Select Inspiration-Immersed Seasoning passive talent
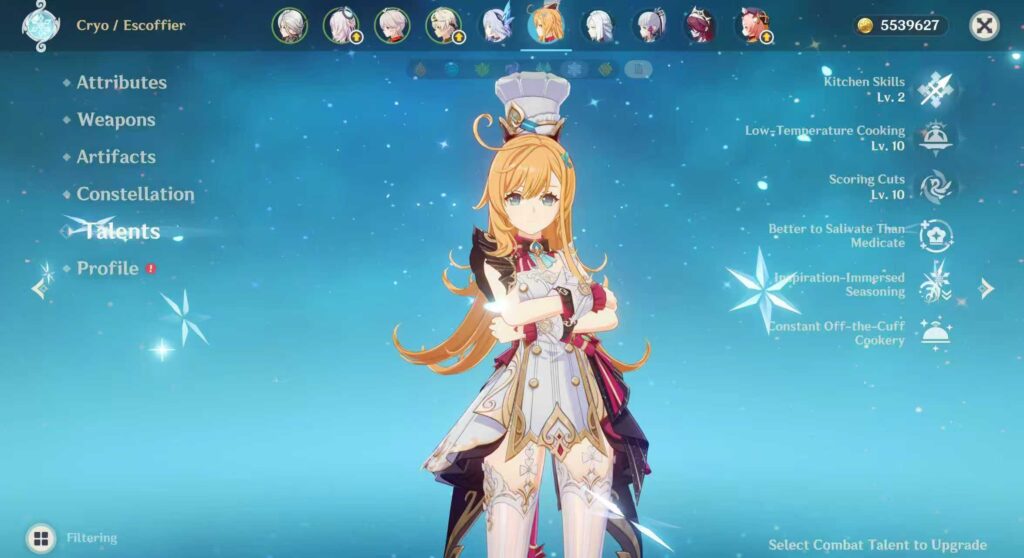 point(936,284)
